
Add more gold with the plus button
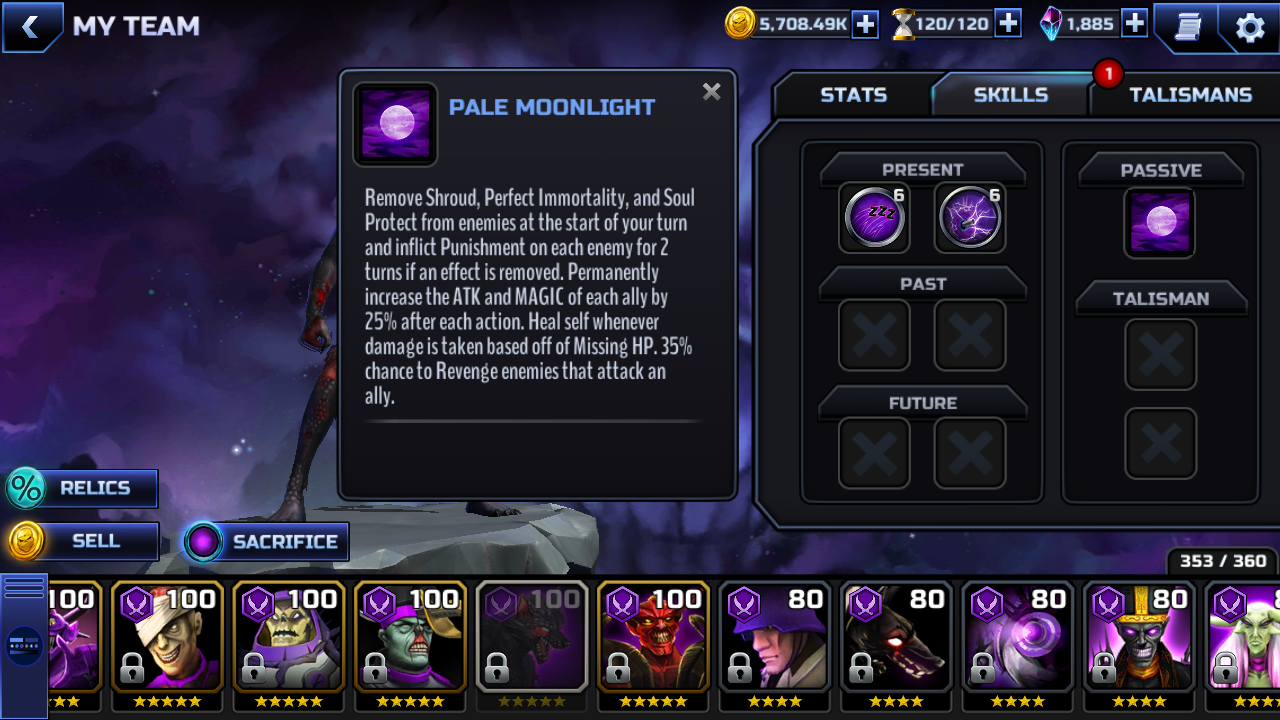point(865,24)
